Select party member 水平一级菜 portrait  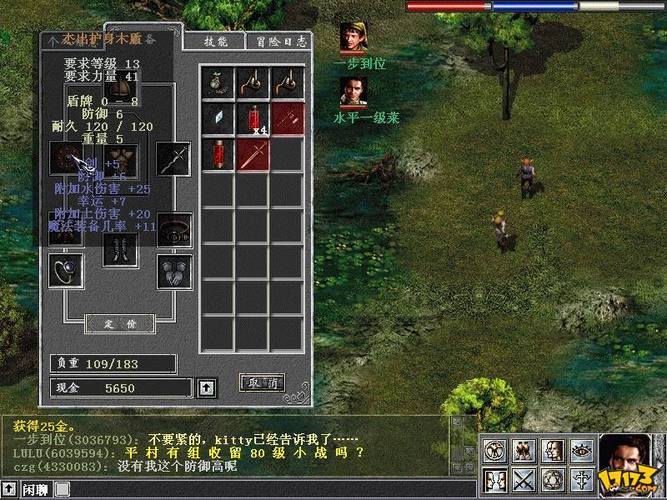353,93
